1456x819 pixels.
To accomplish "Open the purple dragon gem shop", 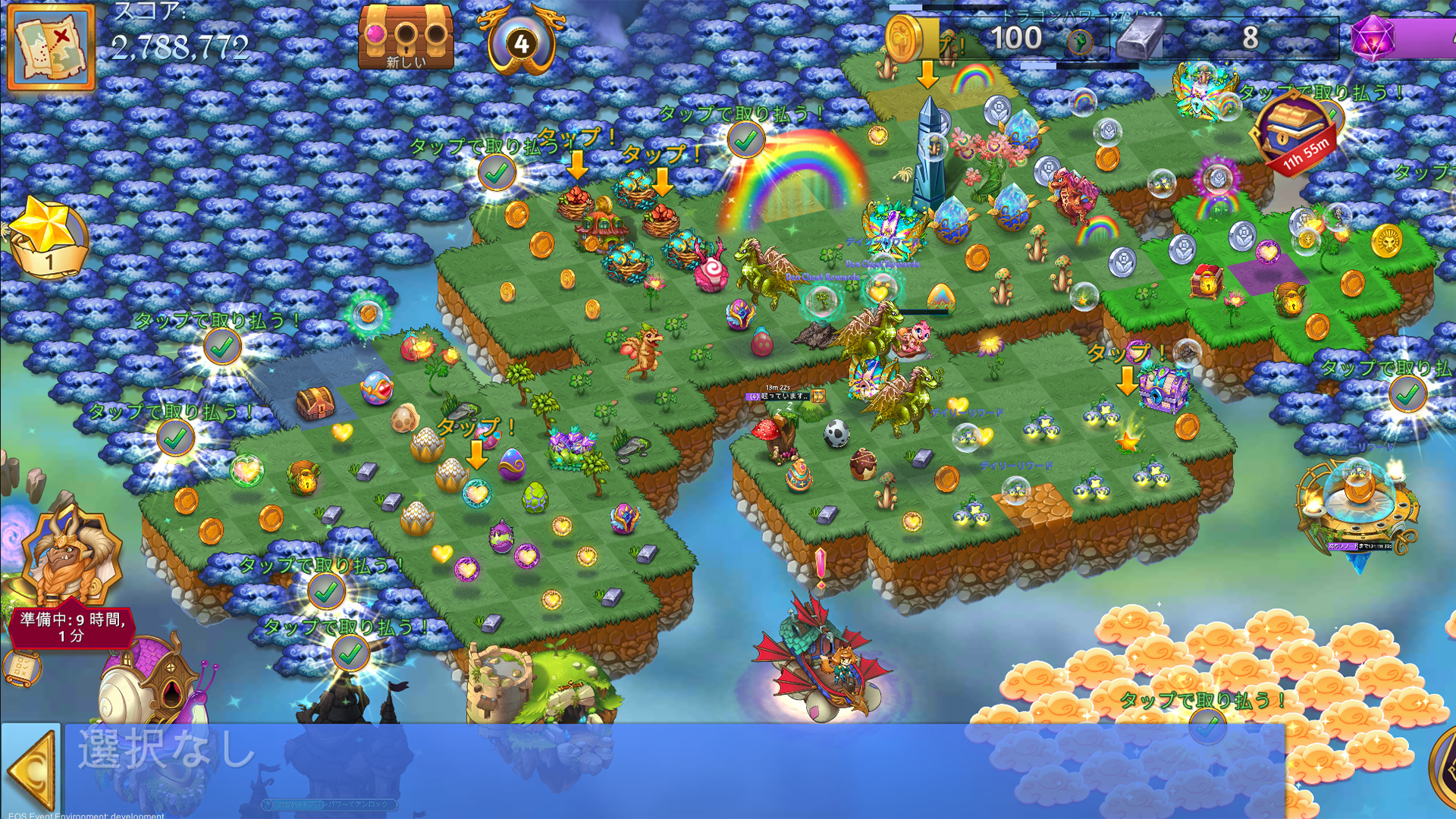I will (1373, 38).
